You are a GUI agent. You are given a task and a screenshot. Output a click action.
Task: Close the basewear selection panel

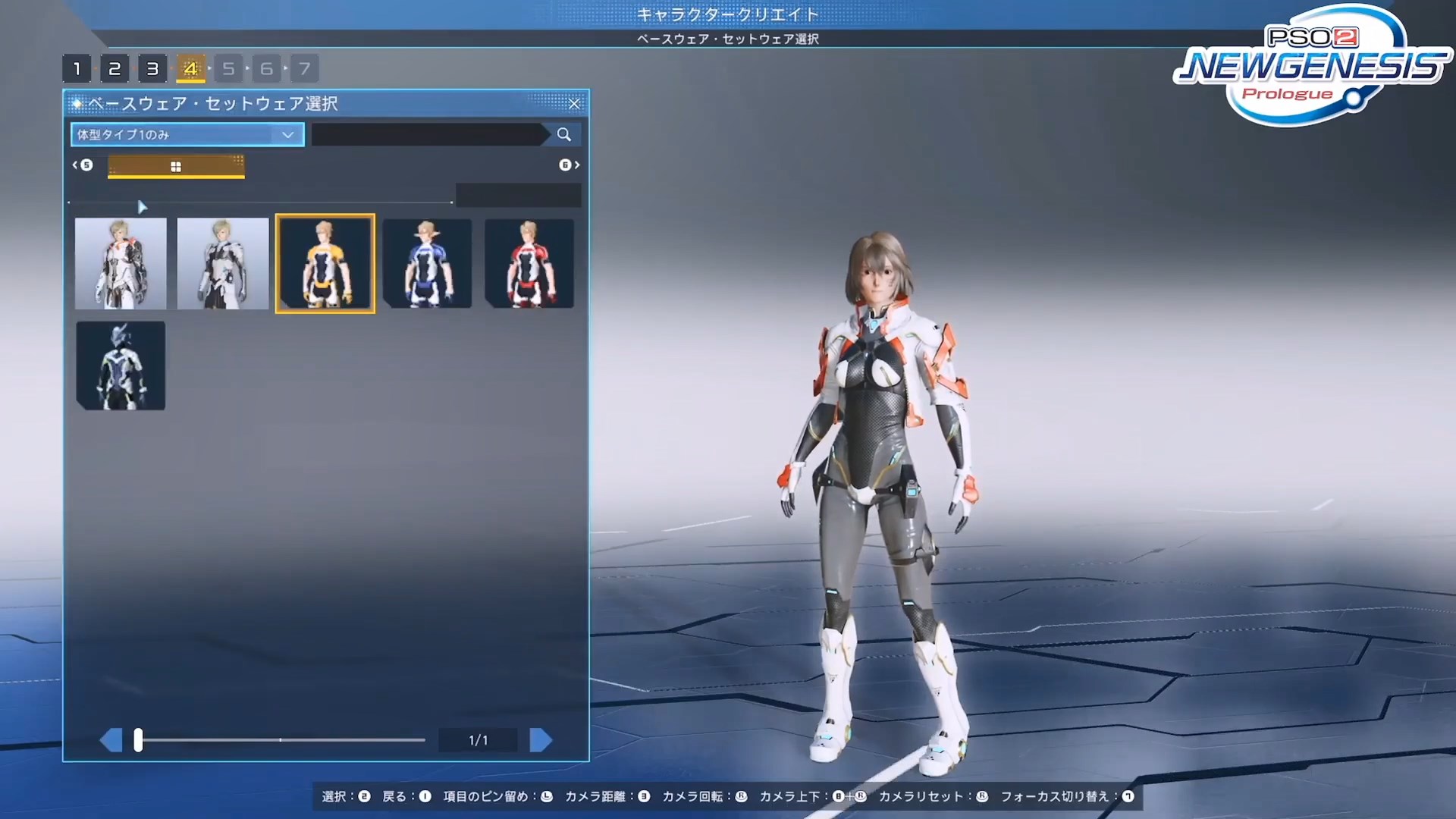pos(574,104)
